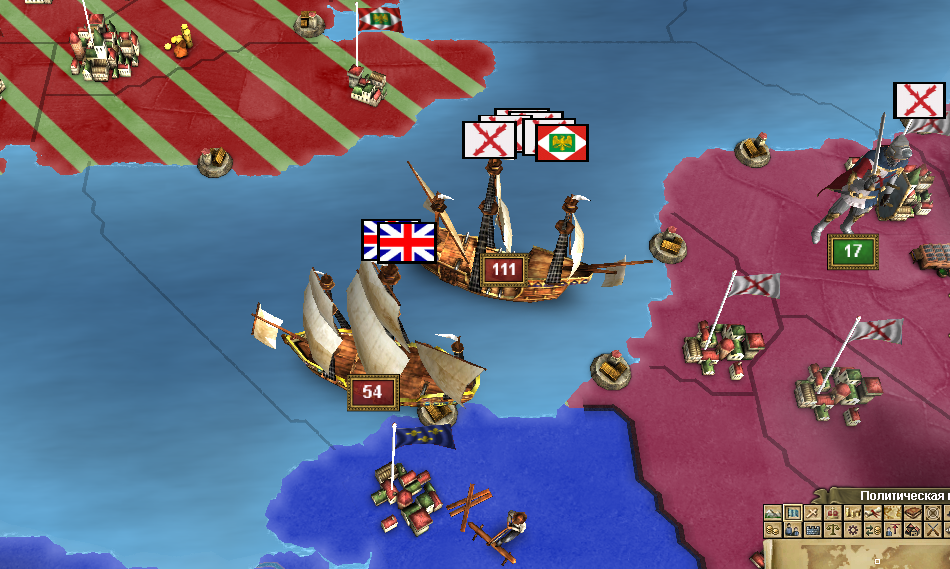Switch to the terrain map mode
This screenshot has width=950, height=569.
[x=773, y=513]
